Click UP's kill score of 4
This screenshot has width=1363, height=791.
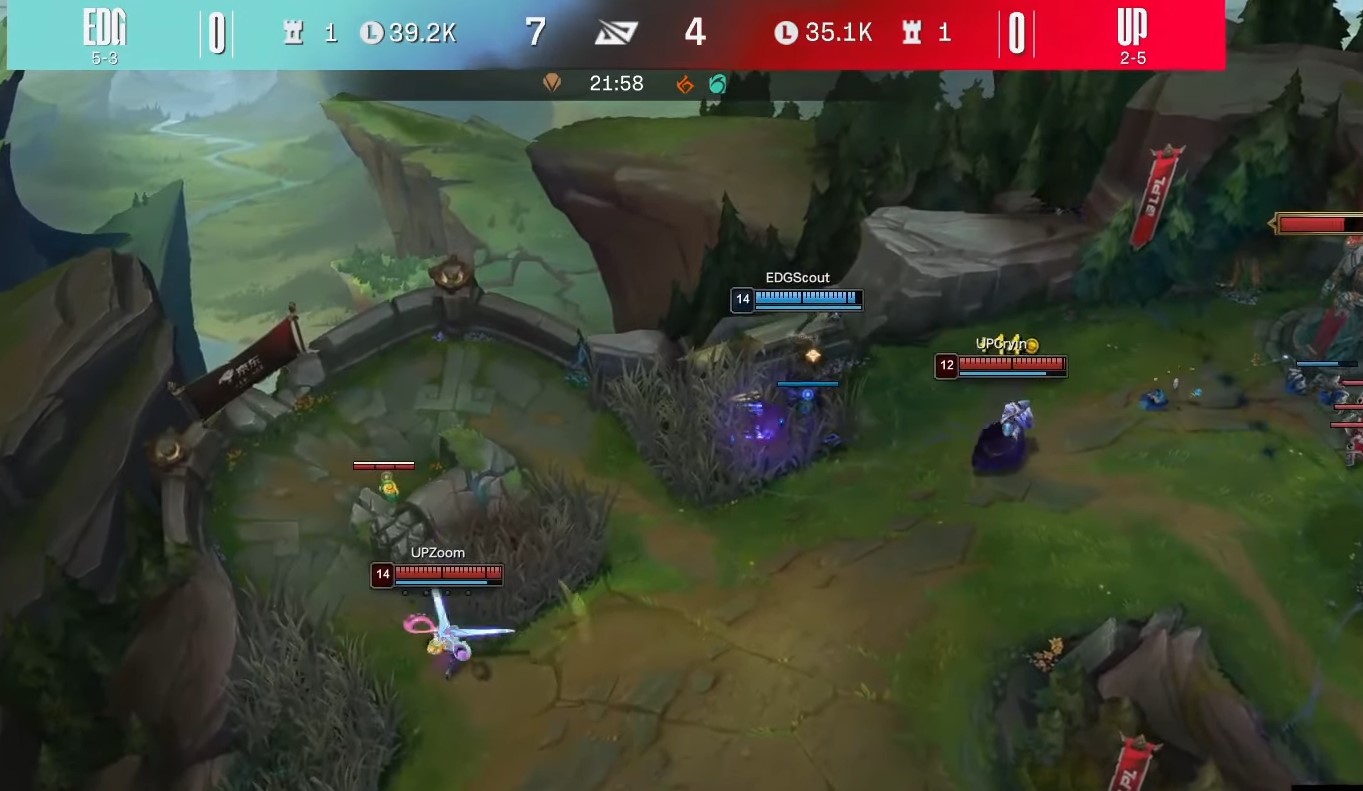point(694,32)
